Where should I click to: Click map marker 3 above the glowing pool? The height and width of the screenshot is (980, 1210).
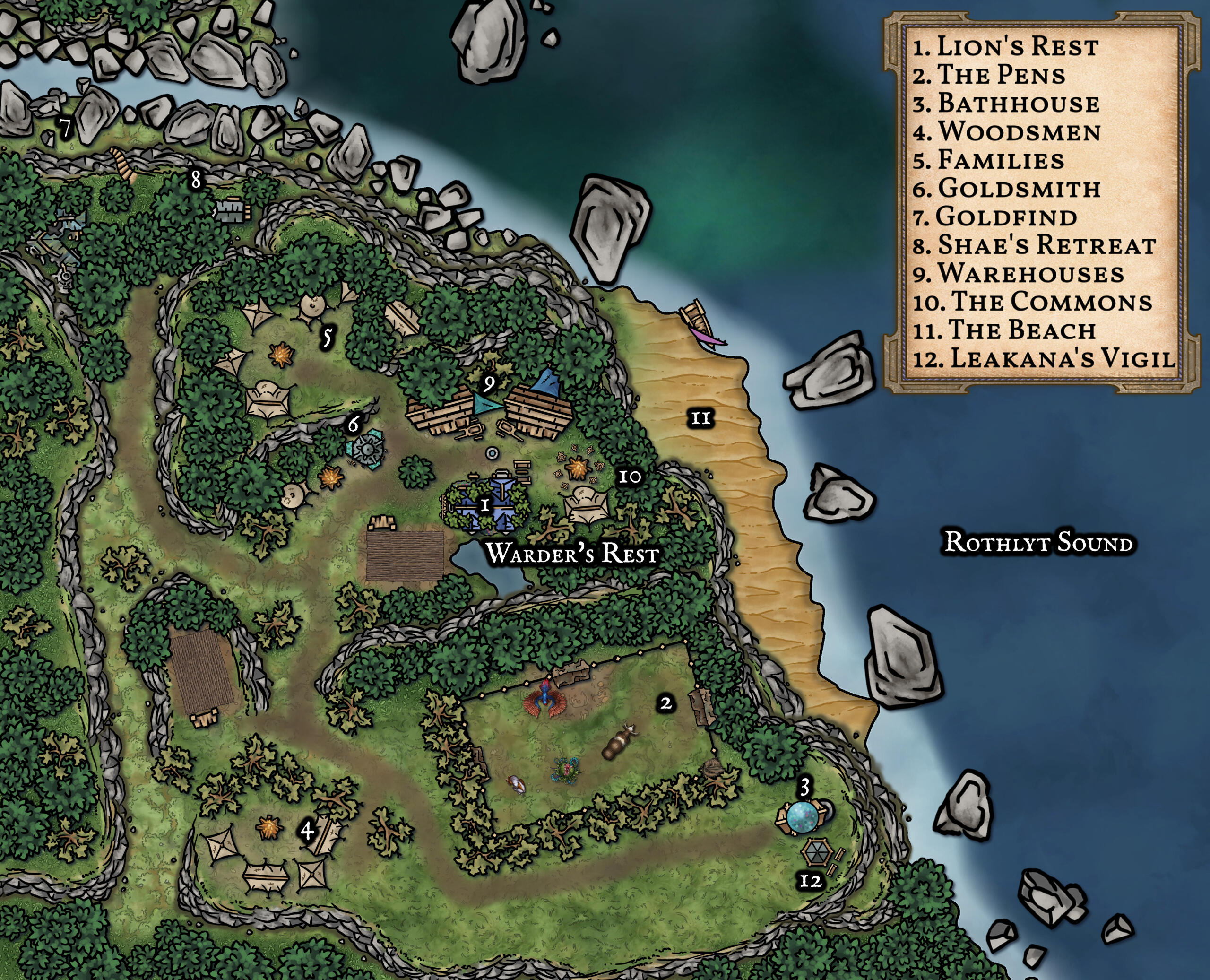tap(805, 786)
